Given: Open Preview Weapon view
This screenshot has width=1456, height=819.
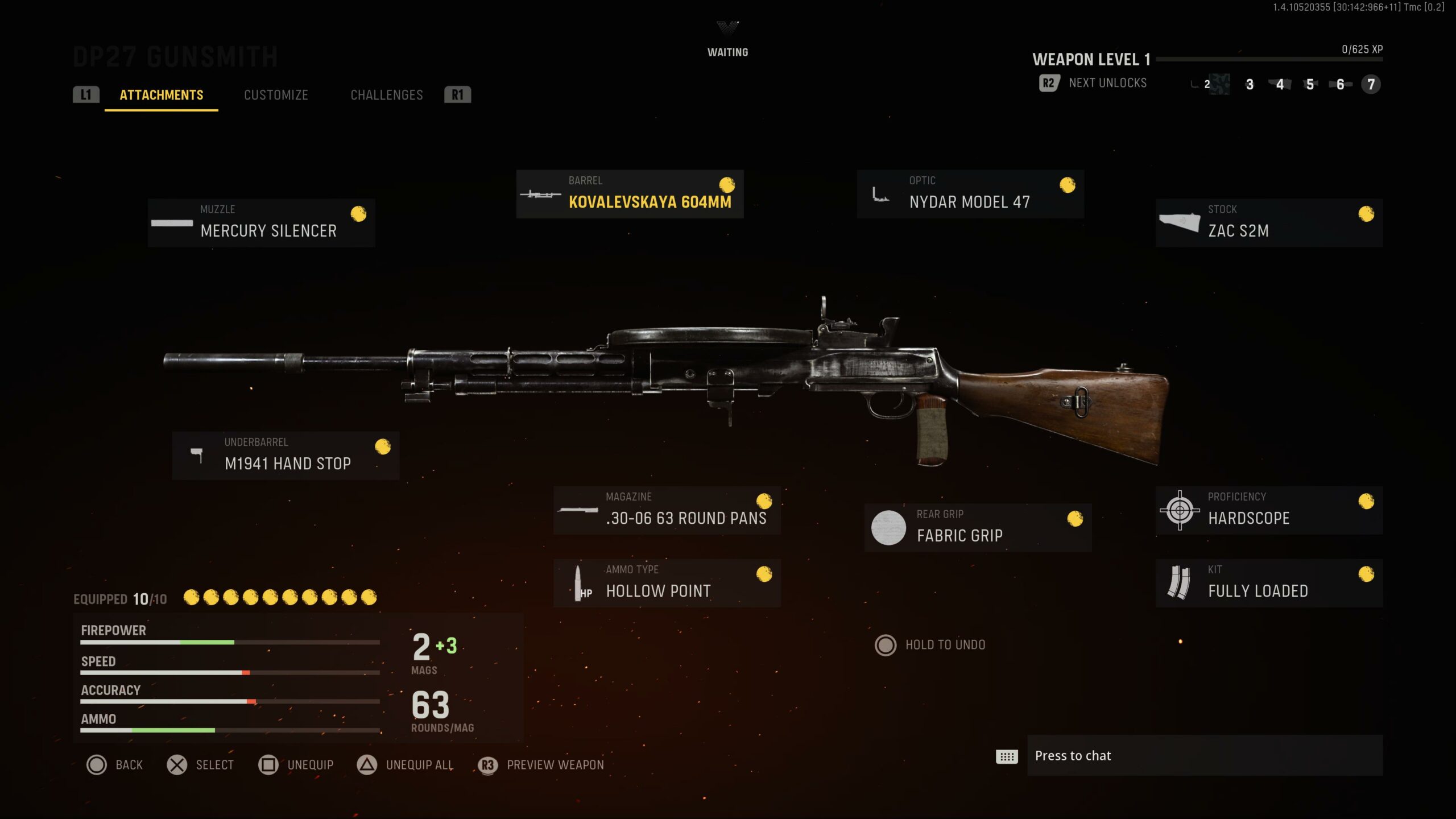Looking at the screenshot, I should (542, 765).
